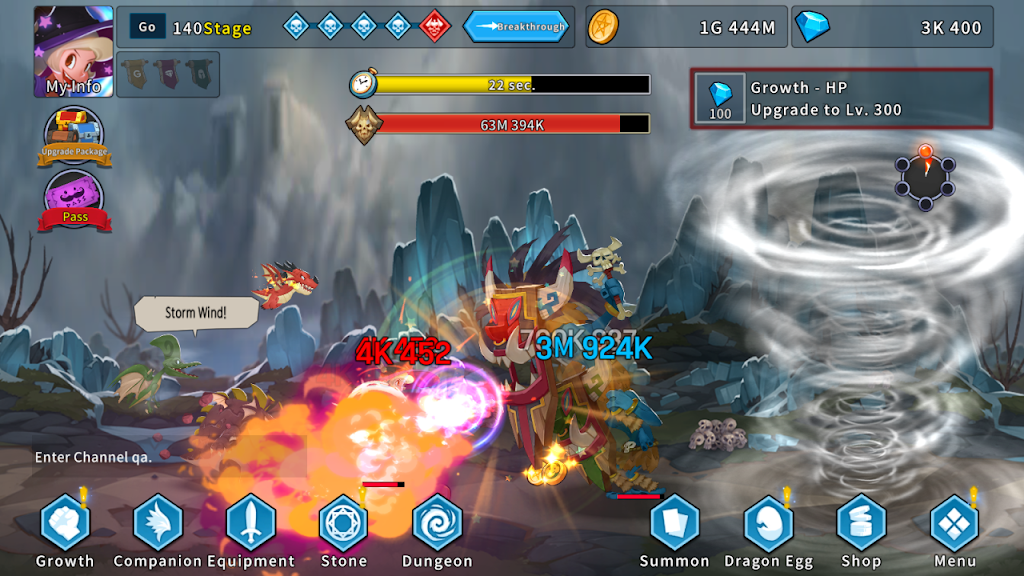Activate the Breakthrough button
The width and height of the screenshot is (1024, 576).
516,27
